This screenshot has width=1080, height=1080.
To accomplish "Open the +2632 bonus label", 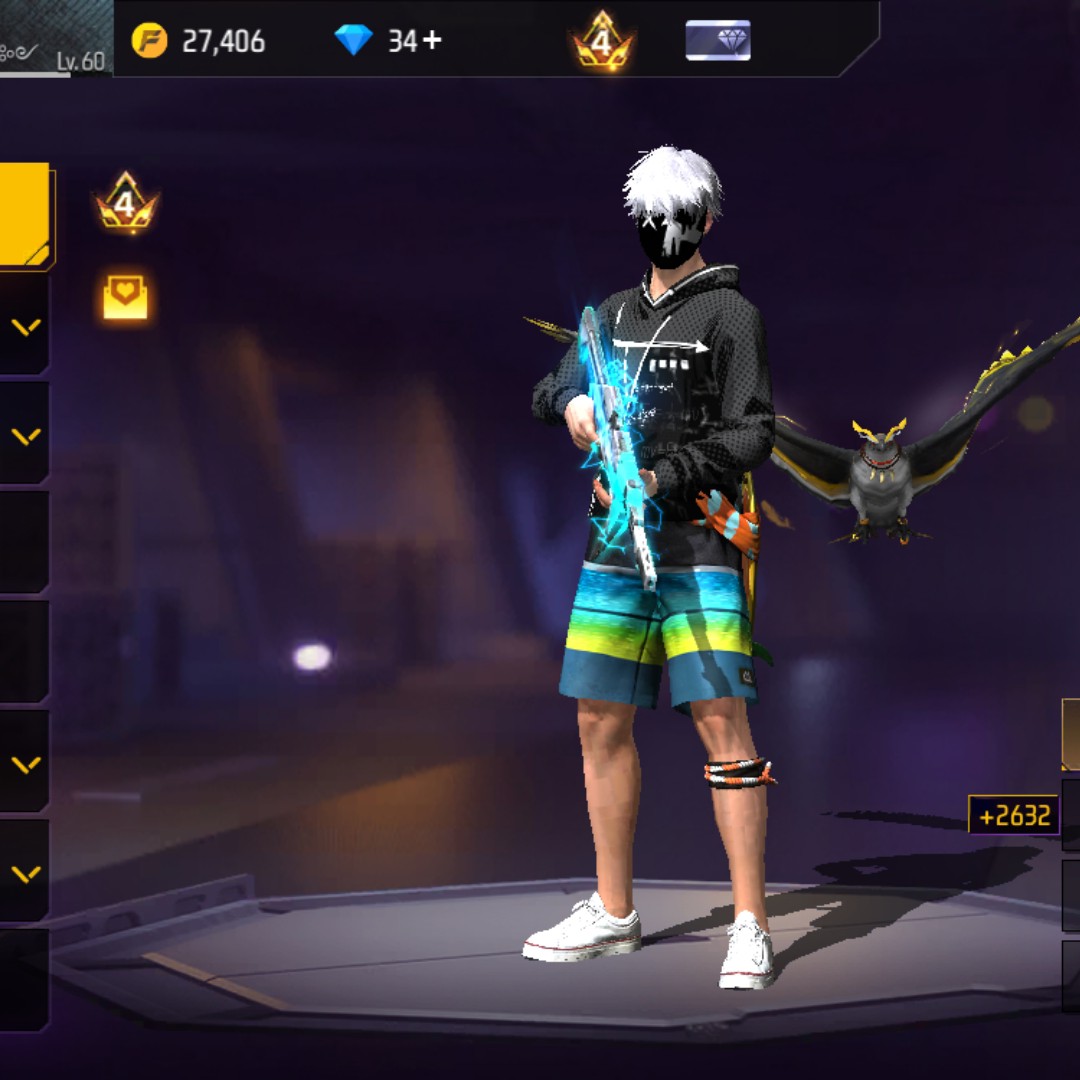I will click(1013, 815).
